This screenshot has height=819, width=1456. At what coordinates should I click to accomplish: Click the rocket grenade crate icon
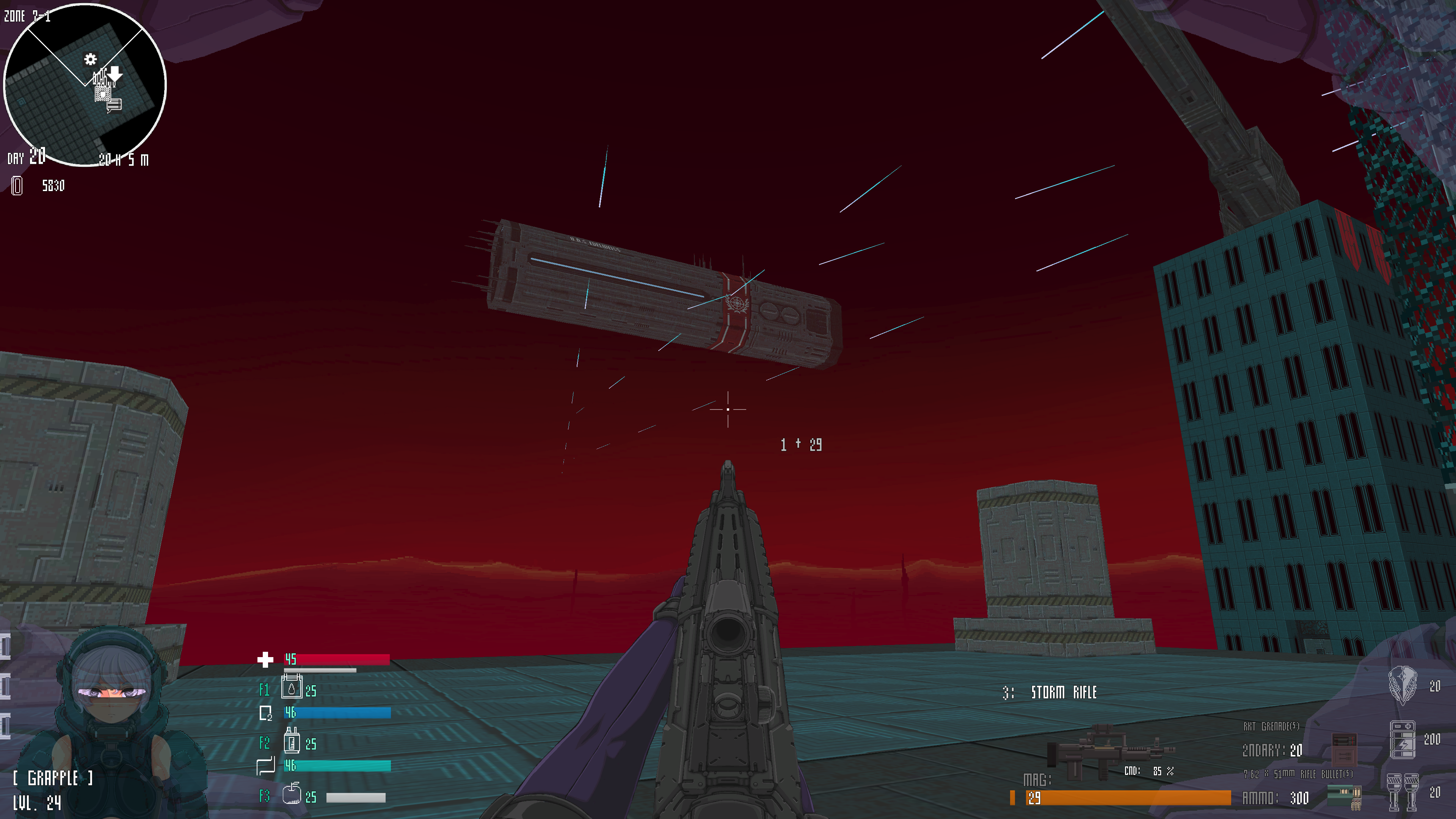pyautogui.click(x=1343, y=748)
